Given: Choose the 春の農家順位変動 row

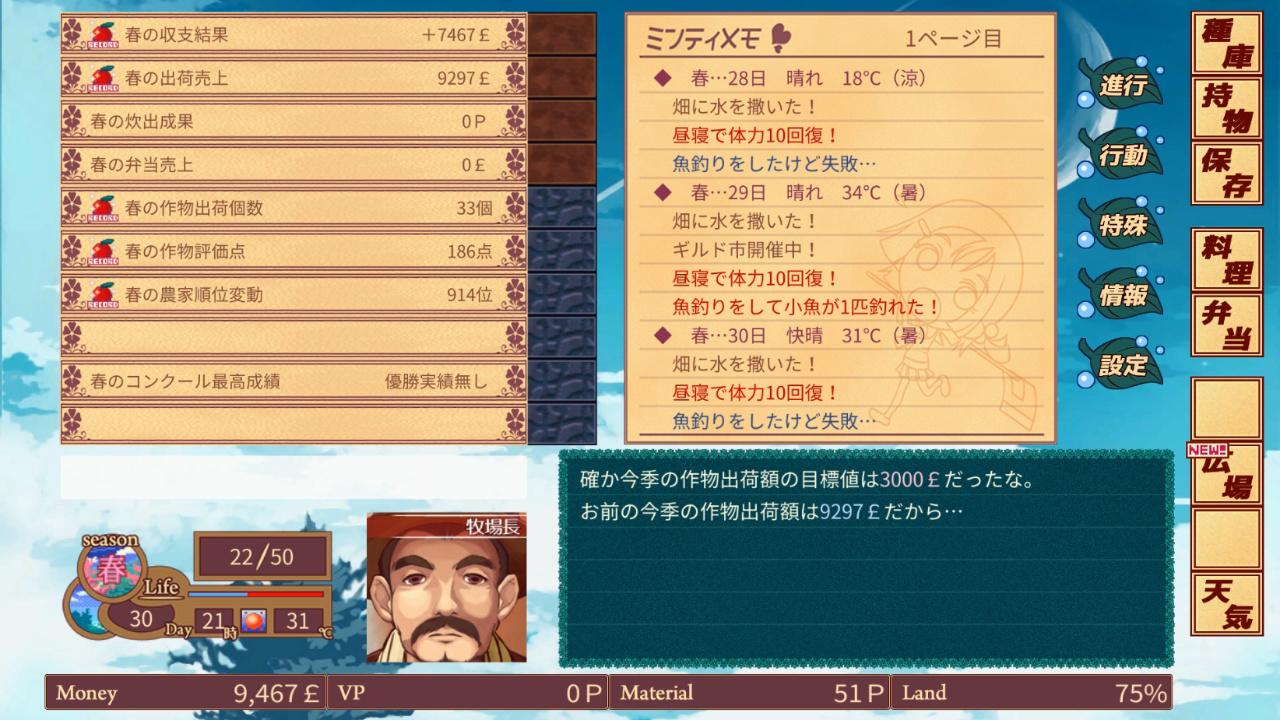Looking at the screenshot, I should pos(293,295).
